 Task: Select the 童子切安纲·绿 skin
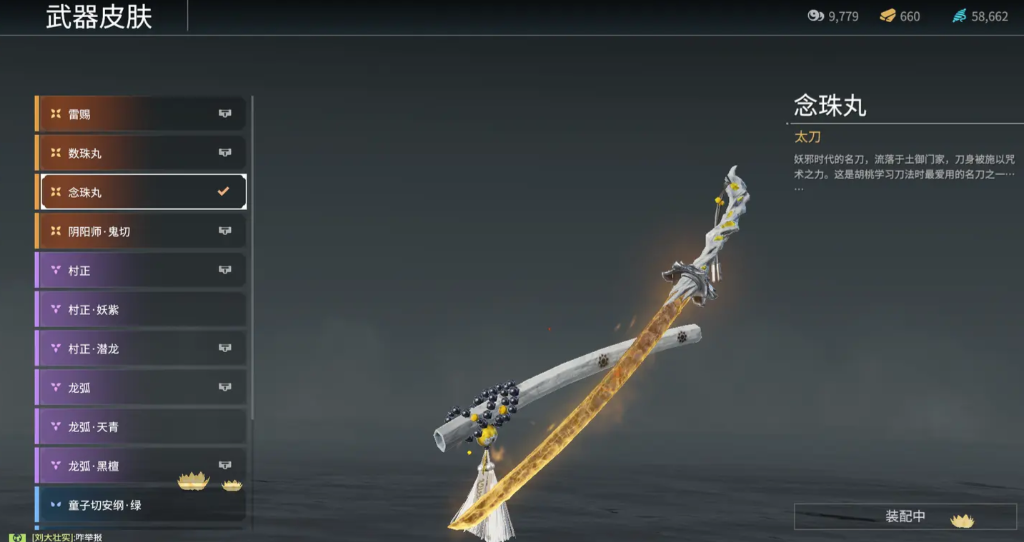(x=140, y=504)
